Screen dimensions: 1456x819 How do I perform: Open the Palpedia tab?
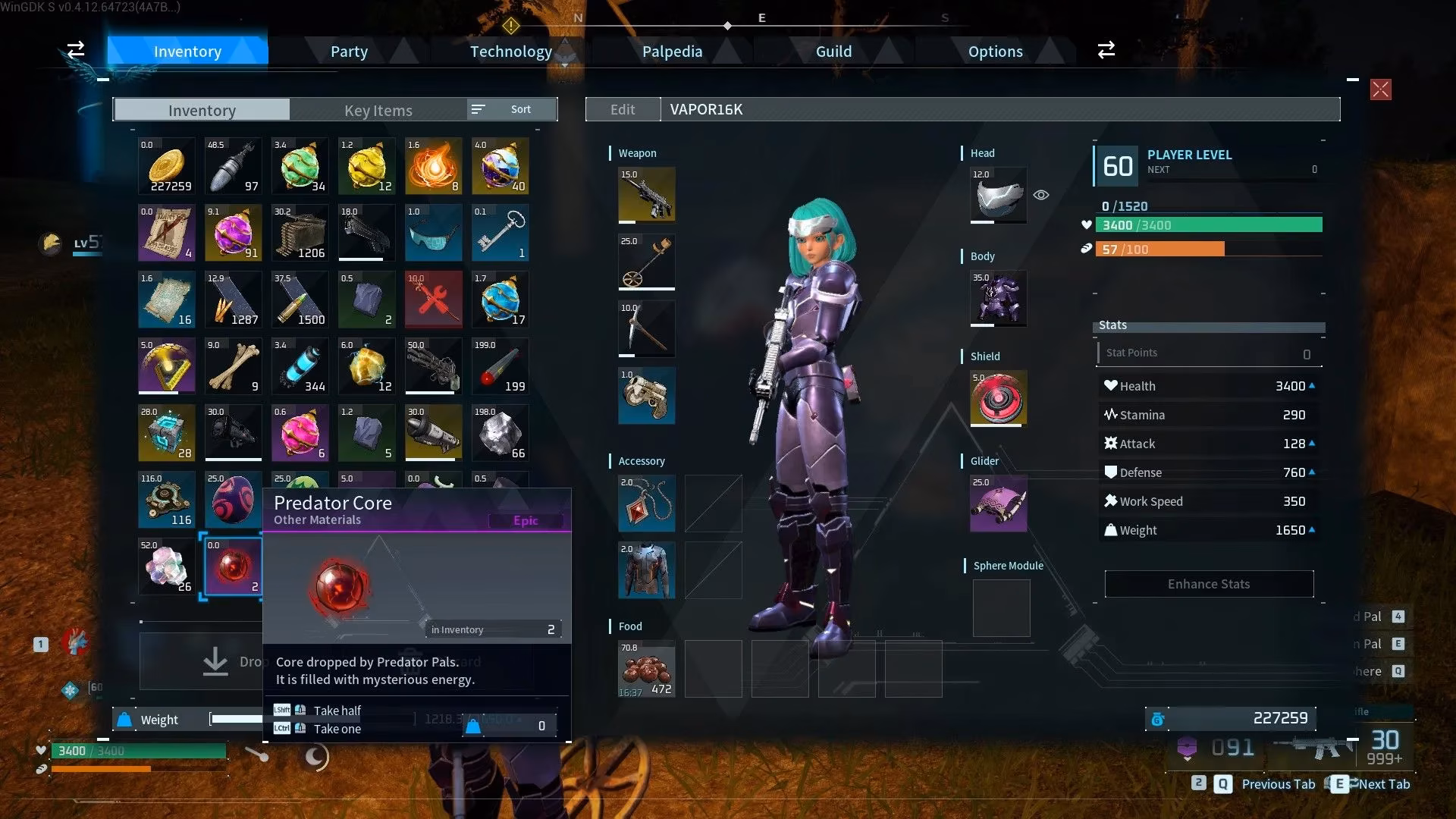click(x=672, y=51)
